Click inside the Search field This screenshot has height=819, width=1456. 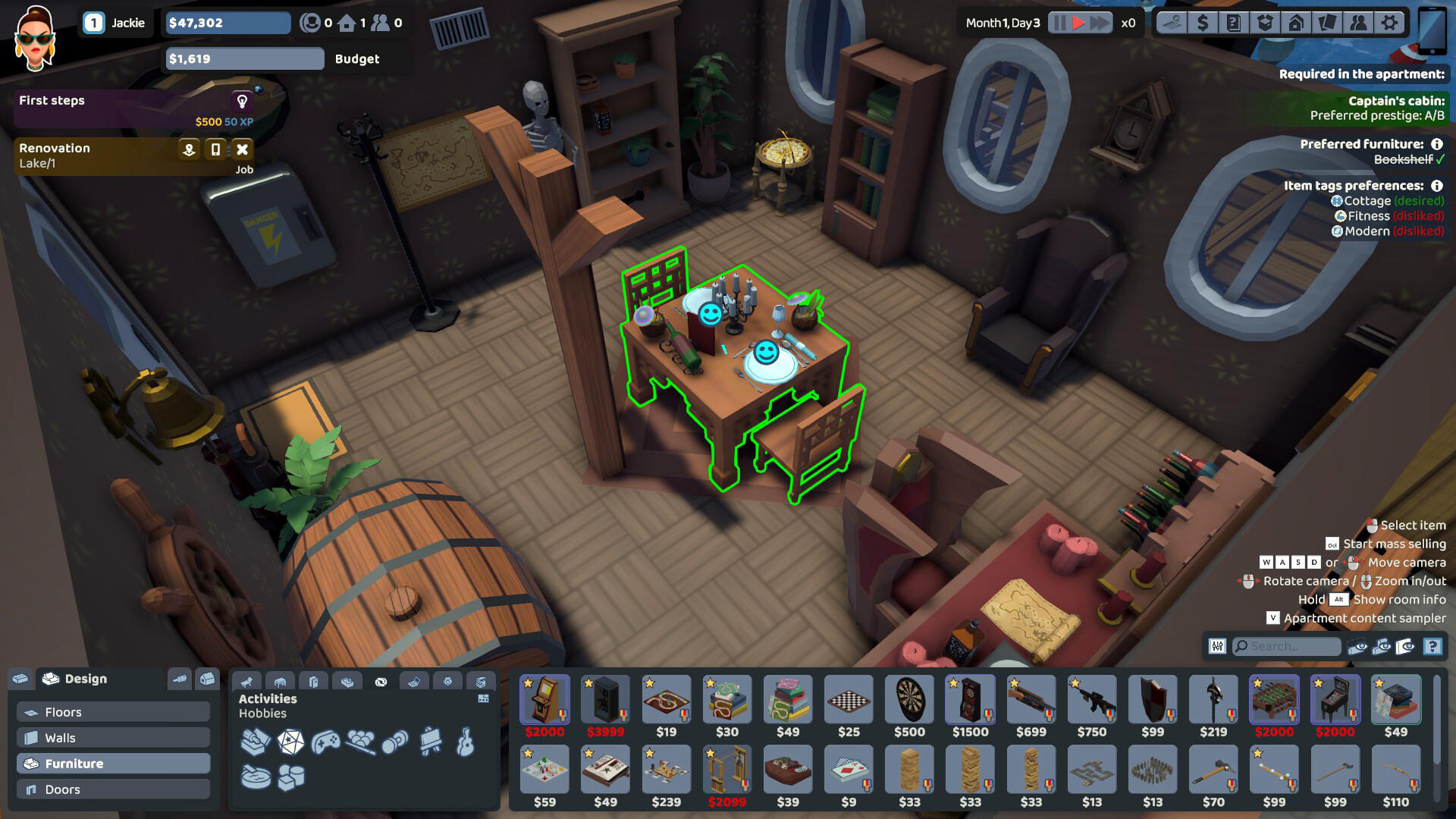coord(1285,647)
